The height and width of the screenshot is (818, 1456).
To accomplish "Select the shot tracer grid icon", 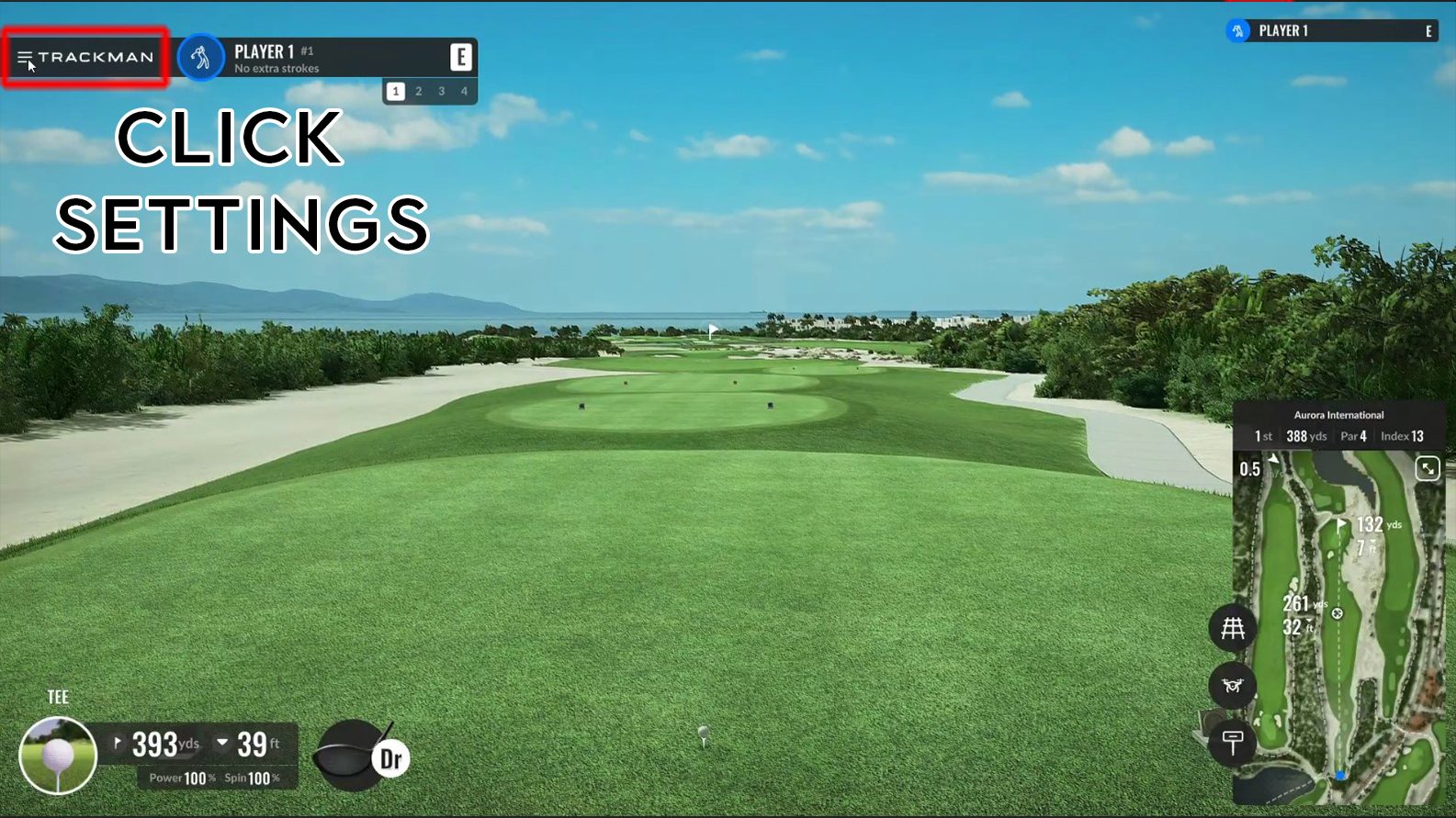I will tap(1233, 628).
